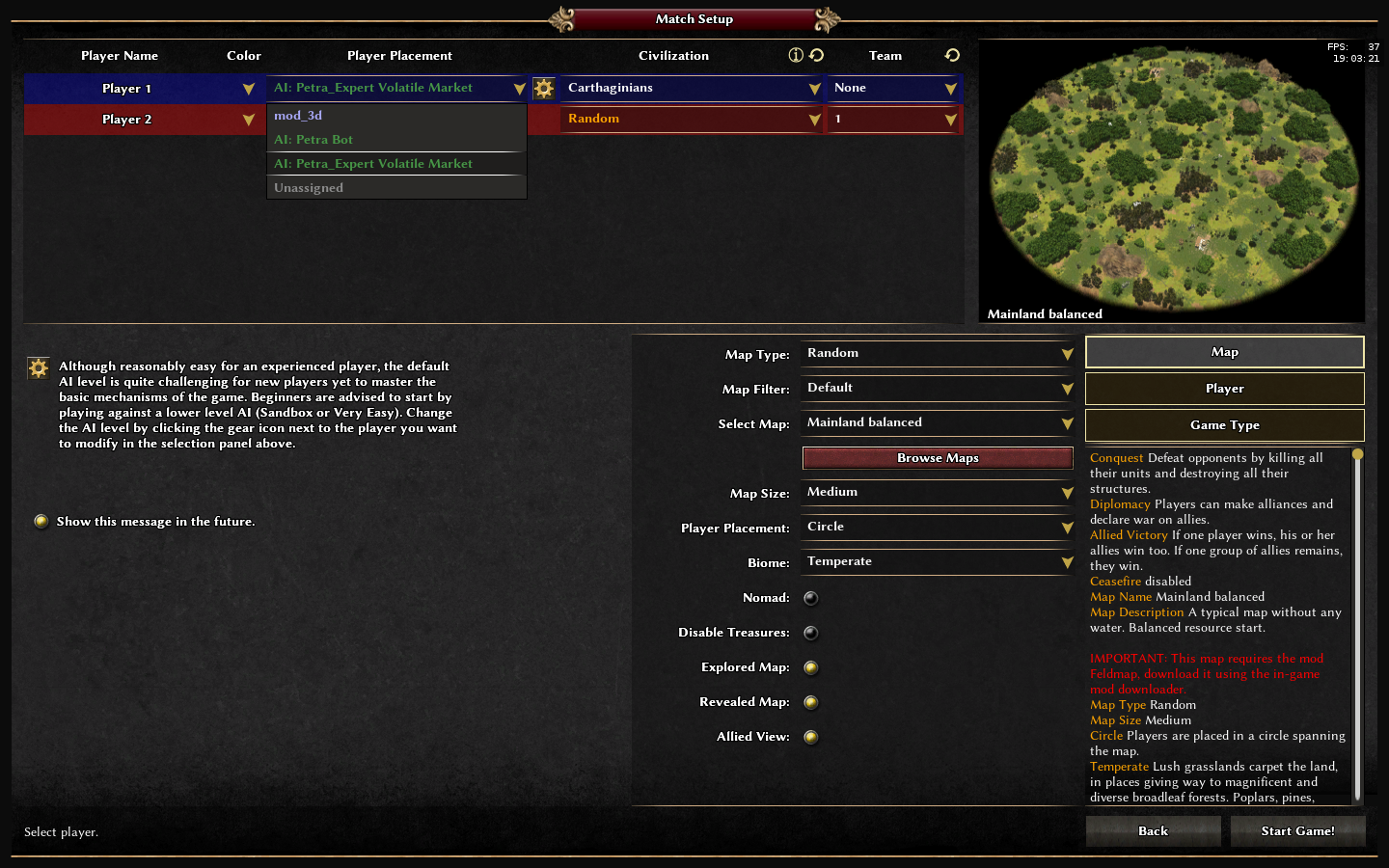Toggle the Nomad option
1389x868 pixels.
coord(811,598)
